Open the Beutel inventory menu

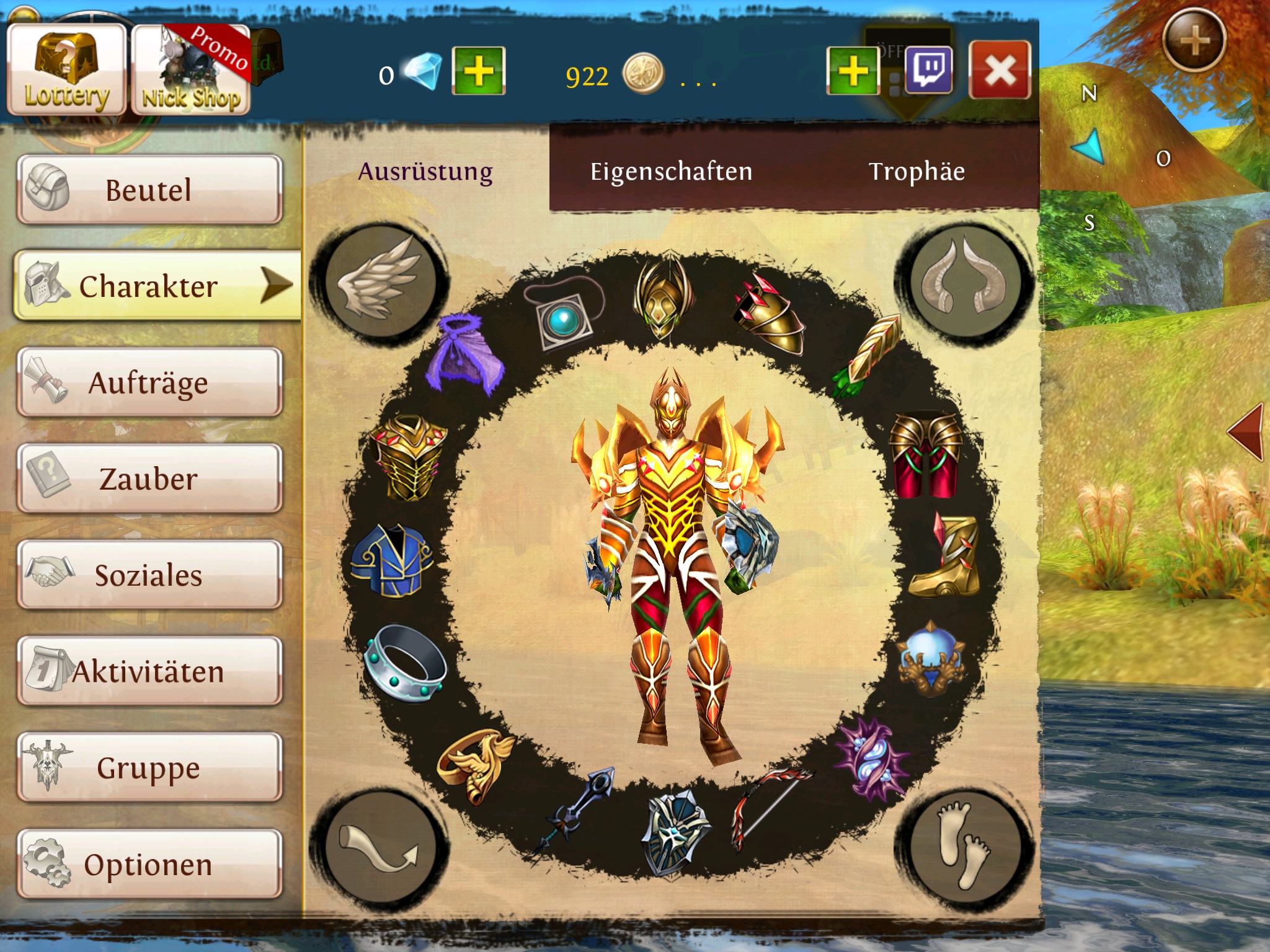pos(149,190)
